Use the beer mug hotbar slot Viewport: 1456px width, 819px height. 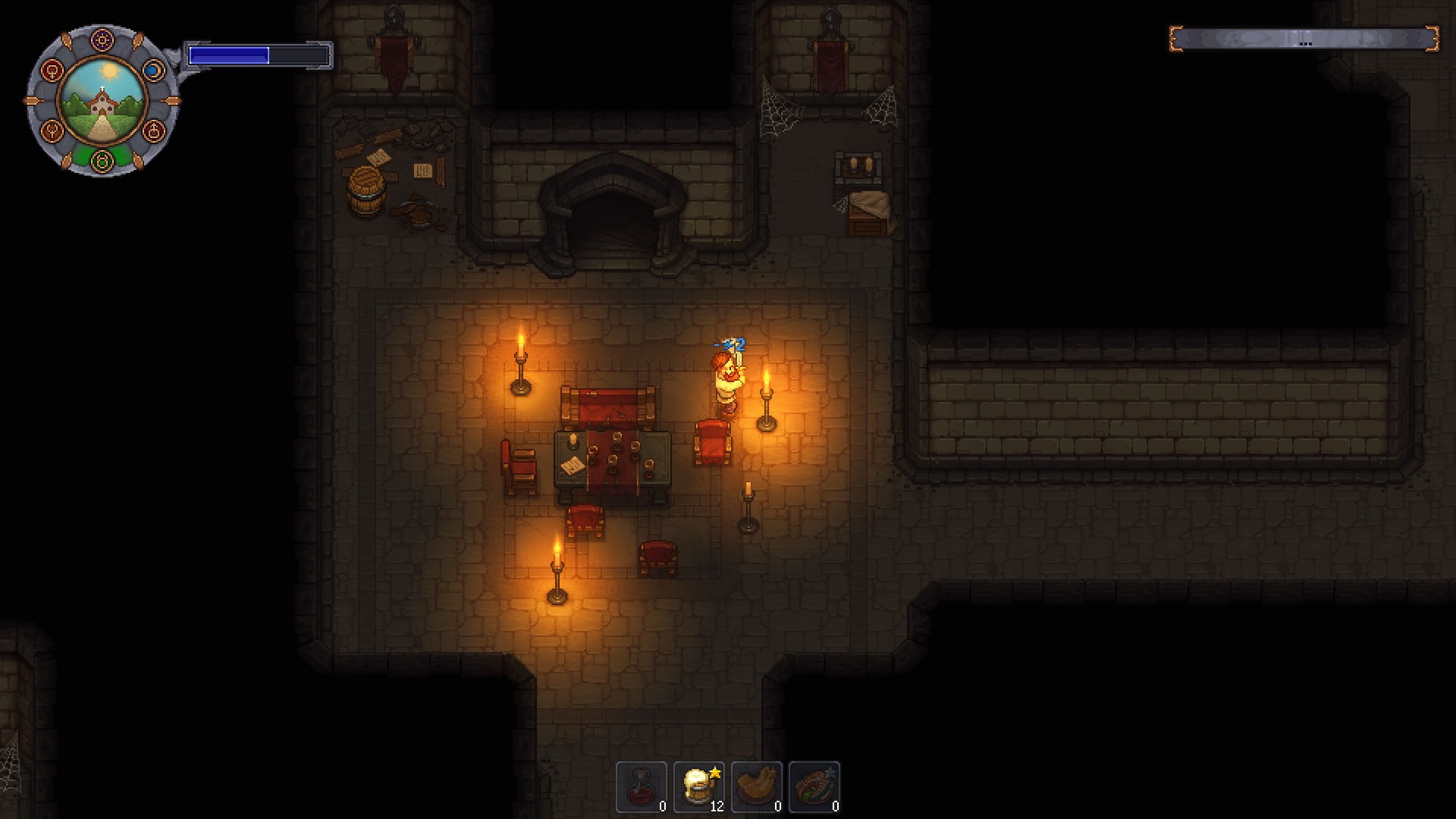[x=699, y=786]
